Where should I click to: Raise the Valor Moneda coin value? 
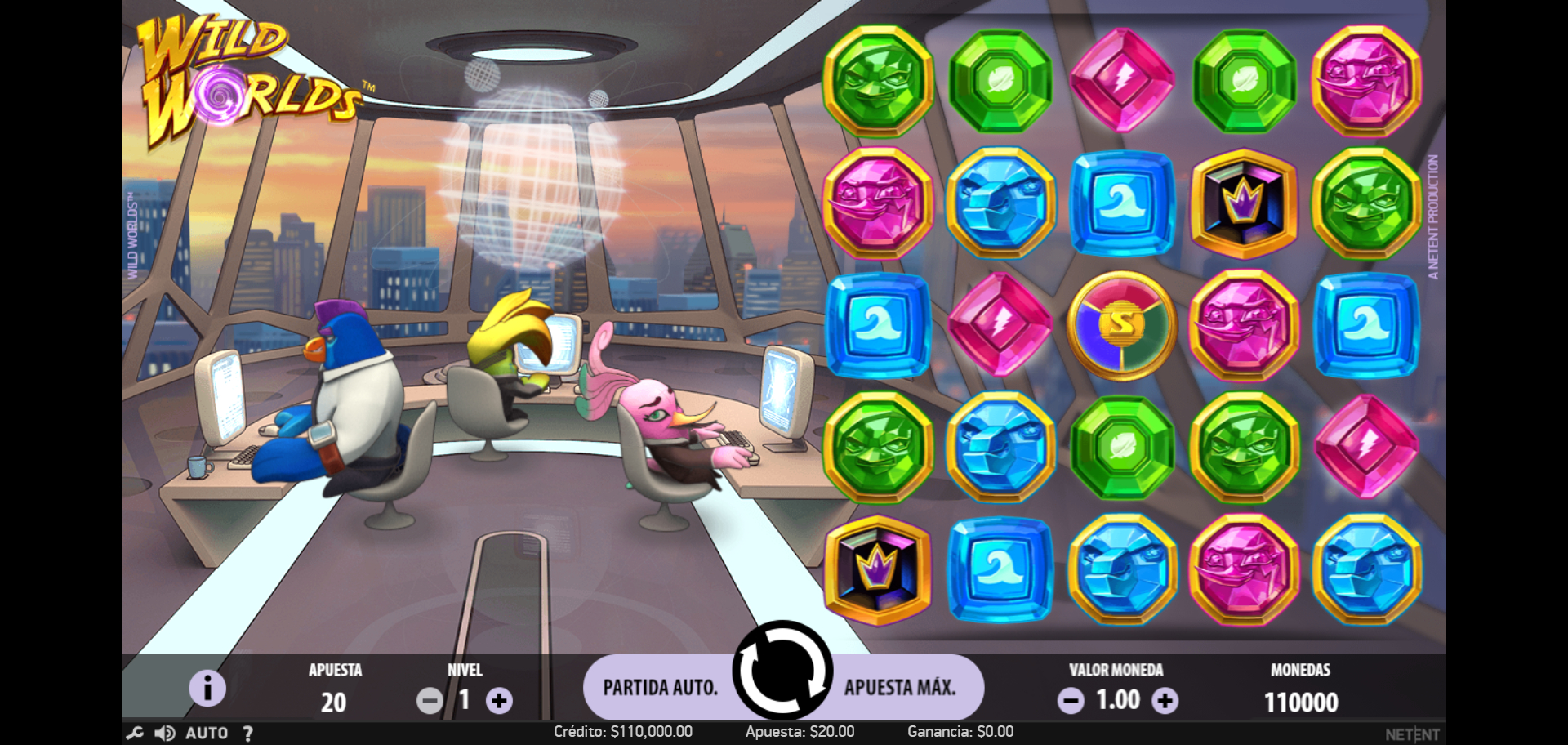click(1165, 701)
